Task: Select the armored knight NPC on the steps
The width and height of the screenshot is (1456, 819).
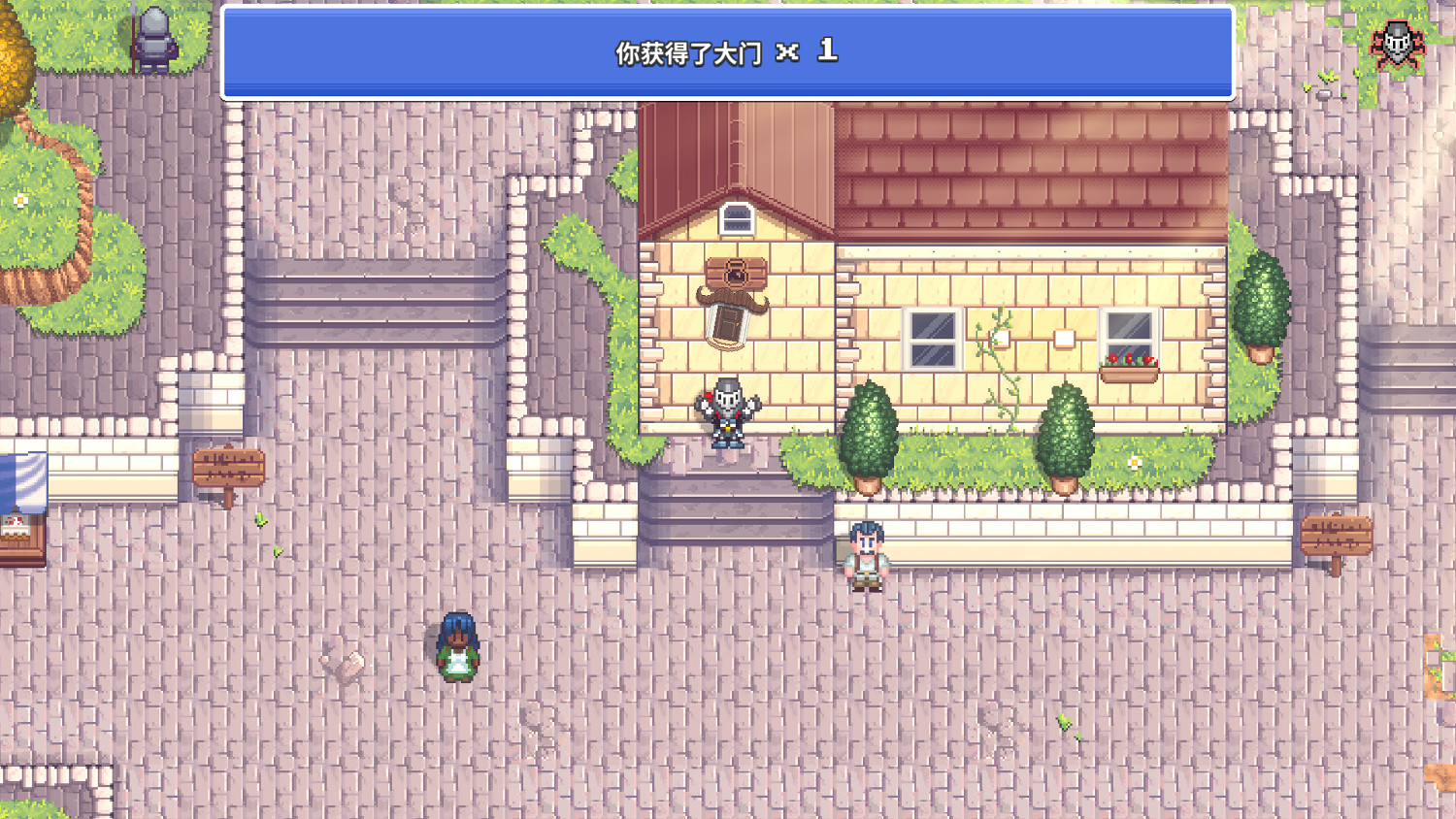Action: 728,412
